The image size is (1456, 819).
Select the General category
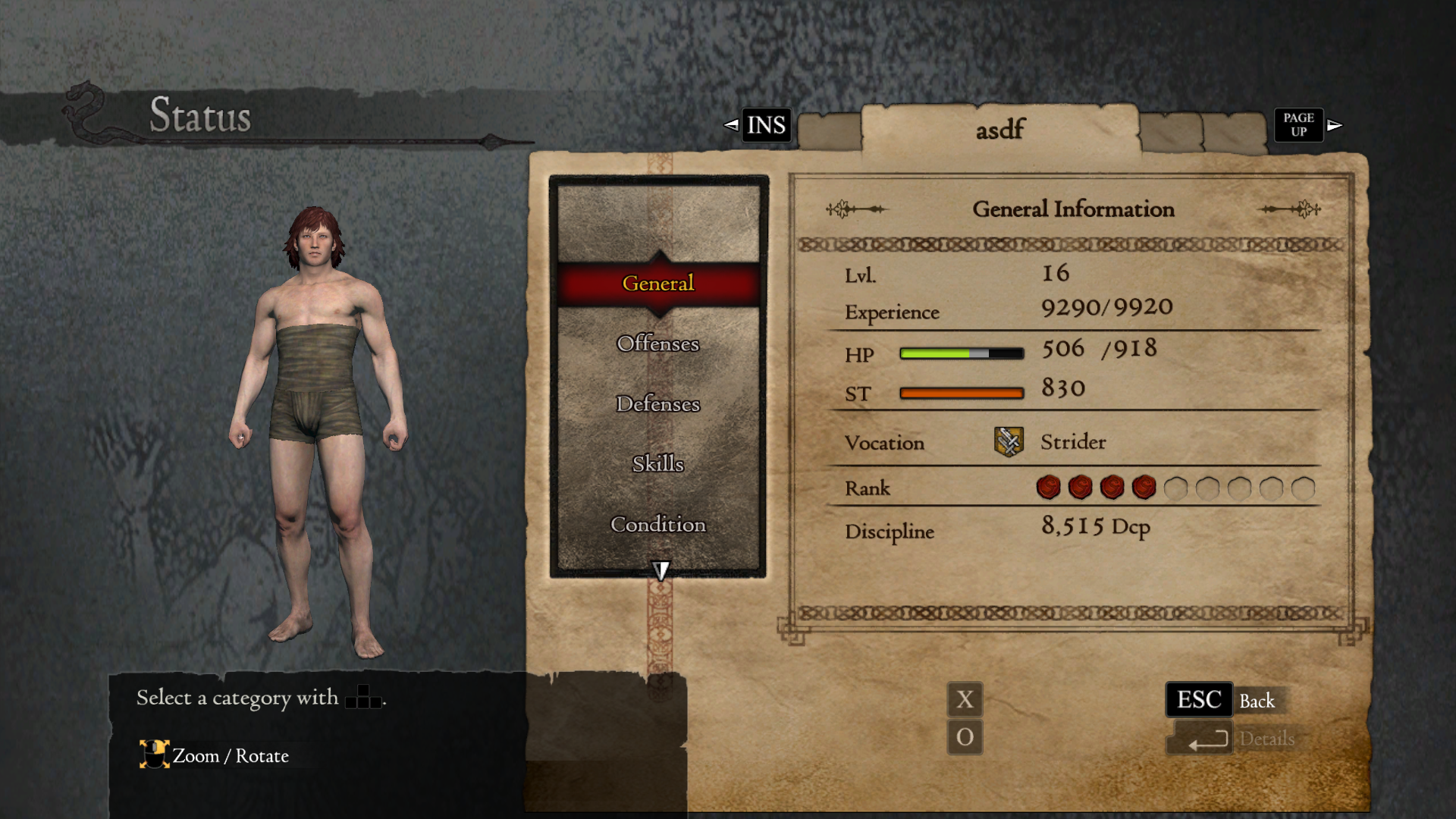coord(657,284)
